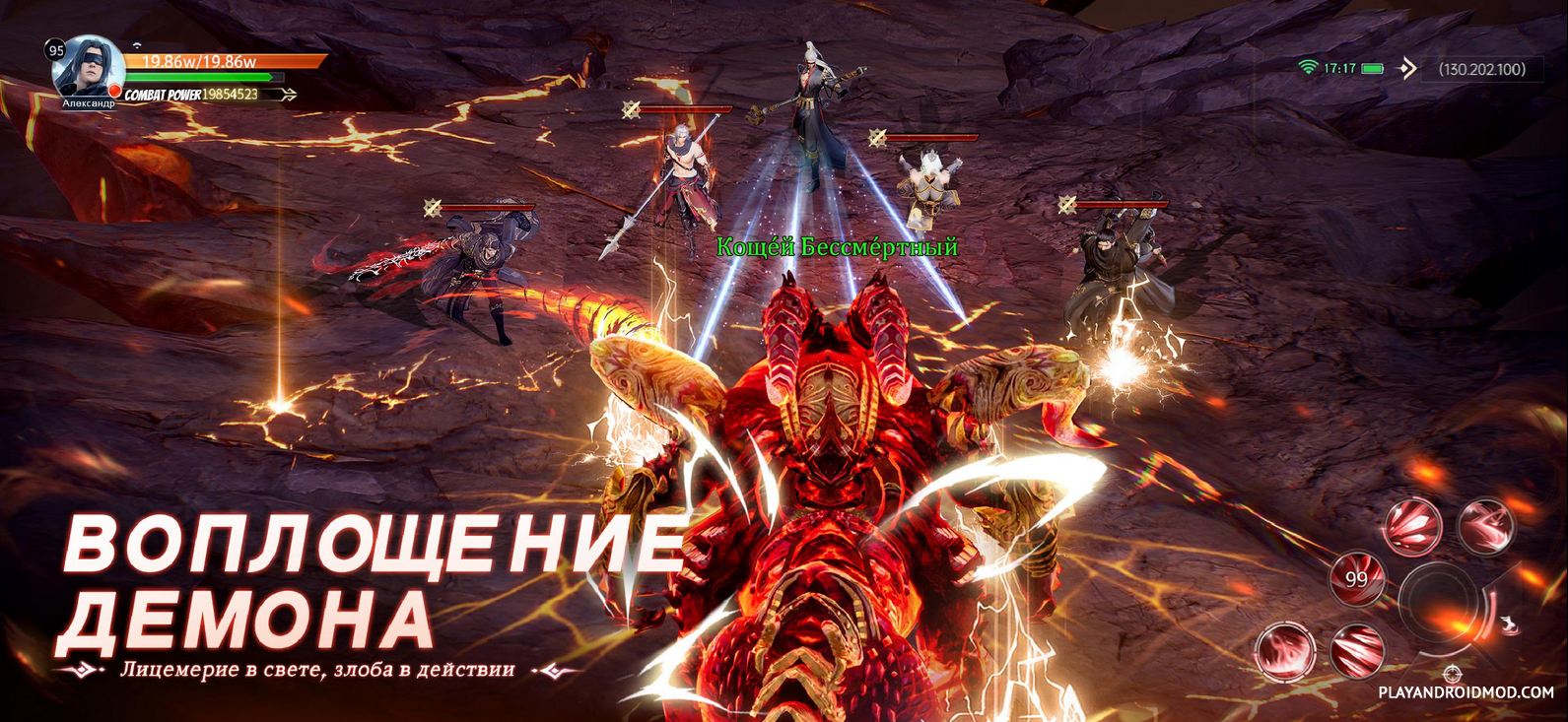Toggle the crosshair target lock icon
The height and width of the screenshot is (722, 1568).
point(1452,674)
